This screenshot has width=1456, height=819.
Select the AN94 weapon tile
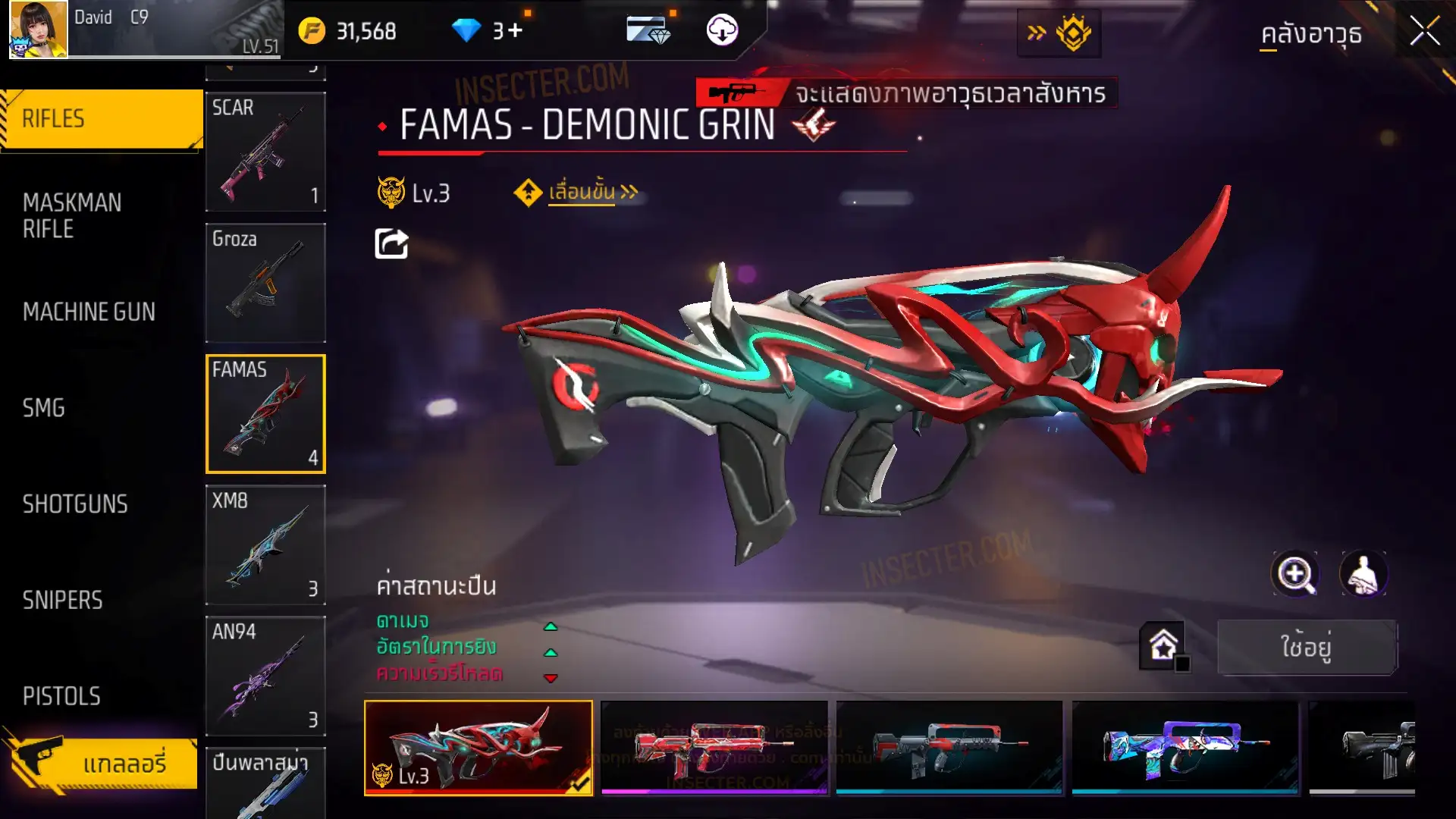[265, 676]
